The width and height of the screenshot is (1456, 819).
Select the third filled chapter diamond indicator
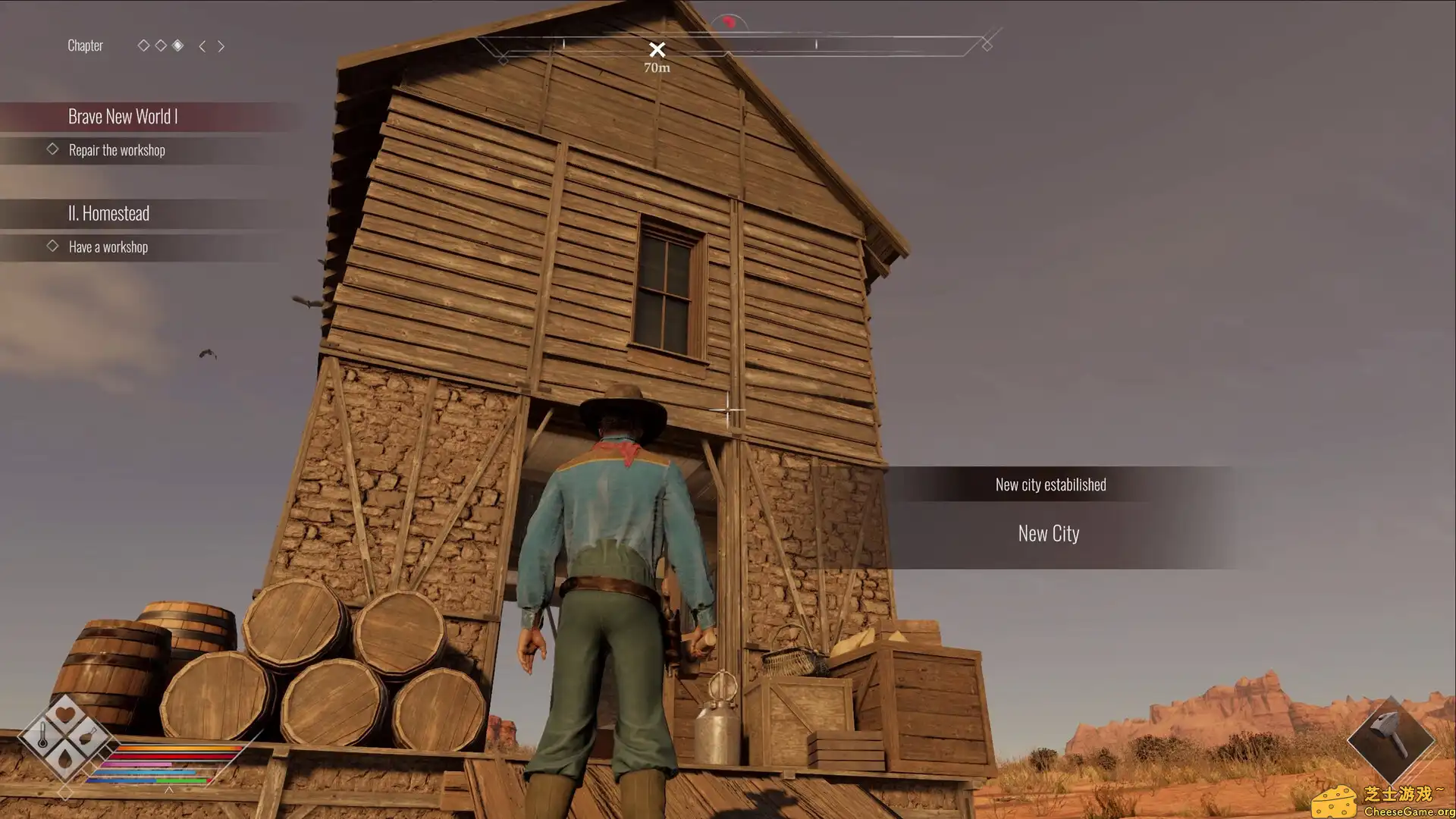(178, 45)
